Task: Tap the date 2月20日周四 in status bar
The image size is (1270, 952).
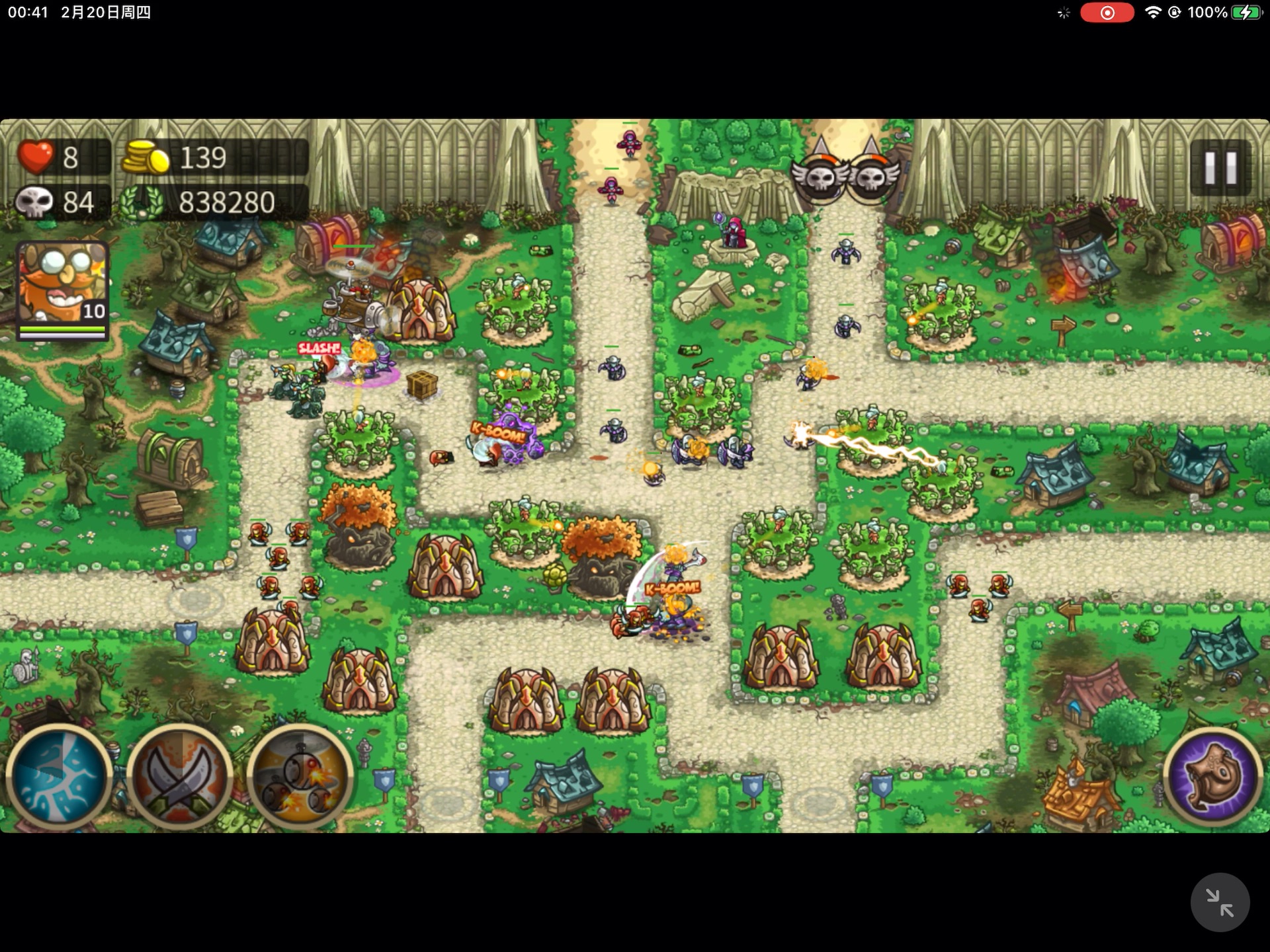Action: (x=106, y=11)
